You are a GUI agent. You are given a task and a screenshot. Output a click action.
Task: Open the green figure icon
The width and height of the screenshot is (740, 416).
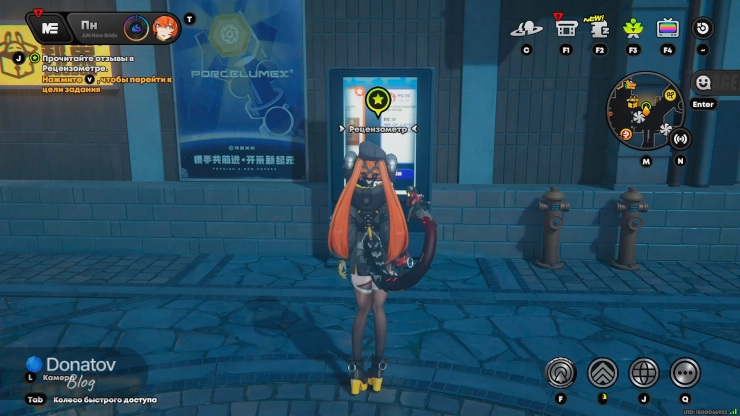coord(633,28)
